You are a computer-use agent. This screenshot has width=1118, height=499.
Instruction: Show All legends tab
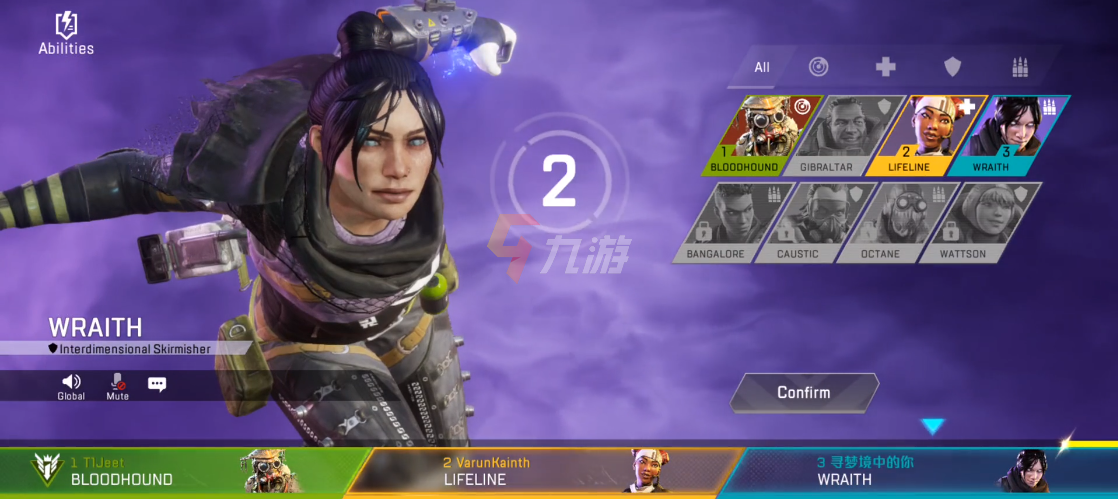pyautogui.click(x=762, y=67)
